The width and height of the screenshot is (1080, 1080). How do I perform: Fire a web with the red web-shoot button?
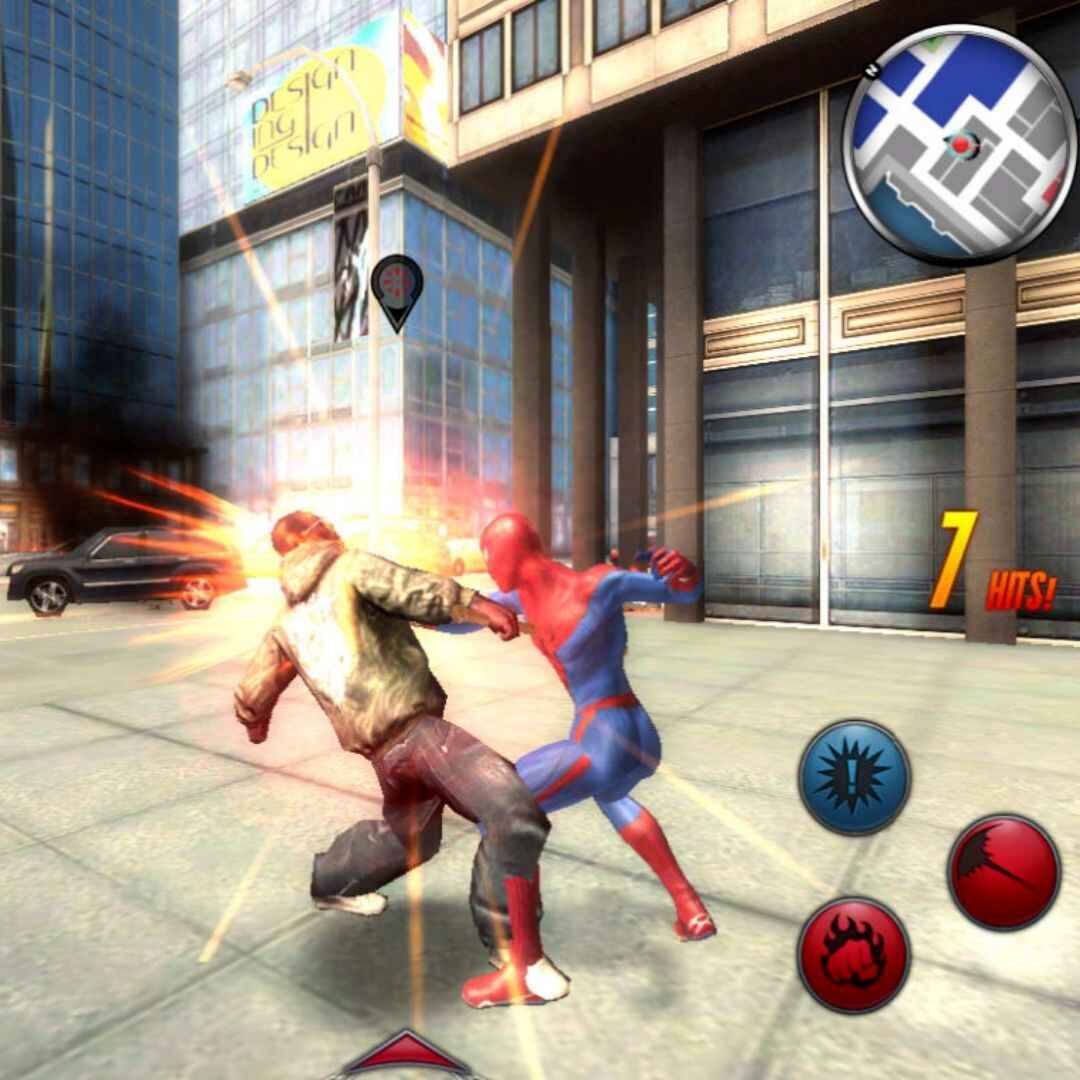pos(1003,871)
